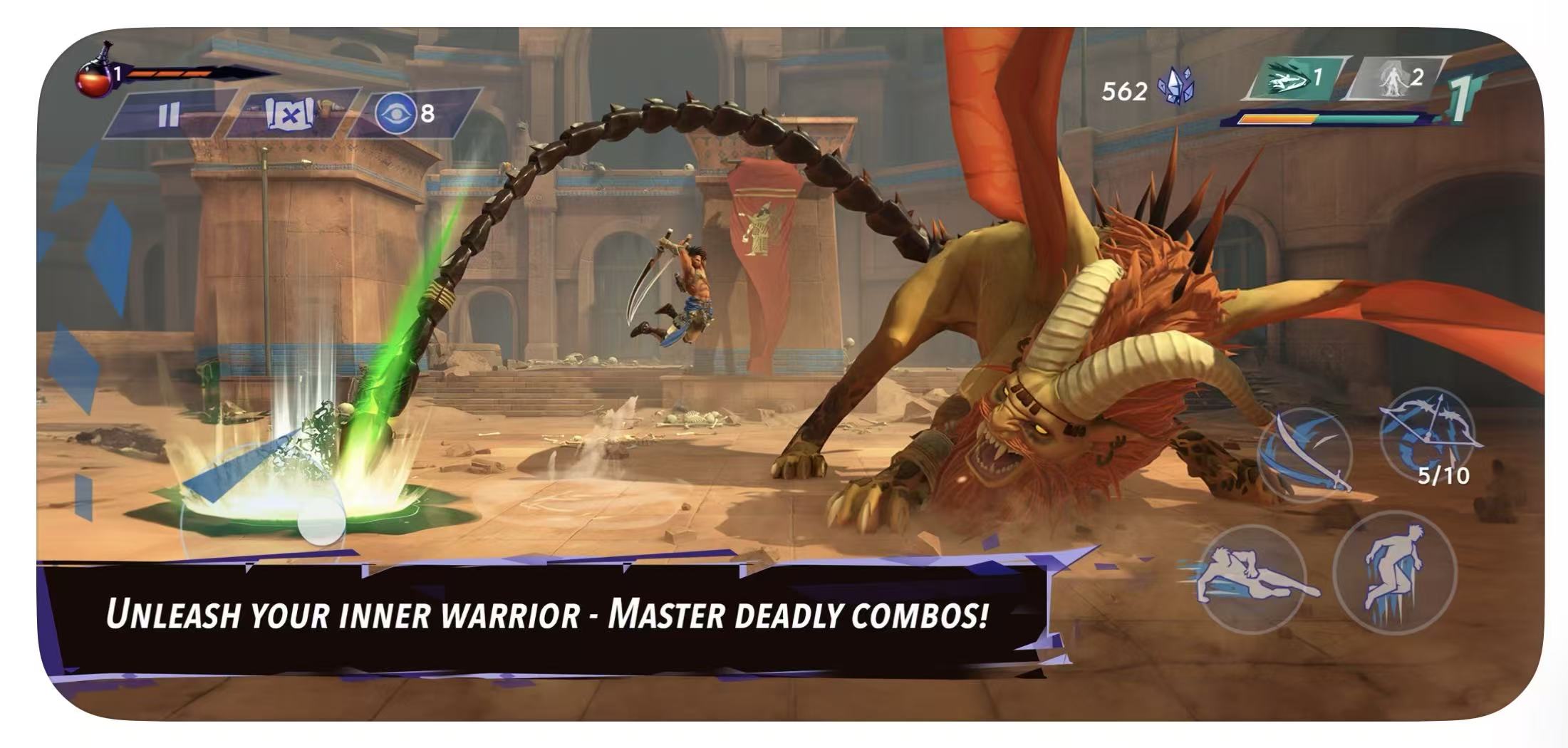Screen dimensions: 1568x748
Task: Tap the jump button
Action: click(x=1394, y=571)
